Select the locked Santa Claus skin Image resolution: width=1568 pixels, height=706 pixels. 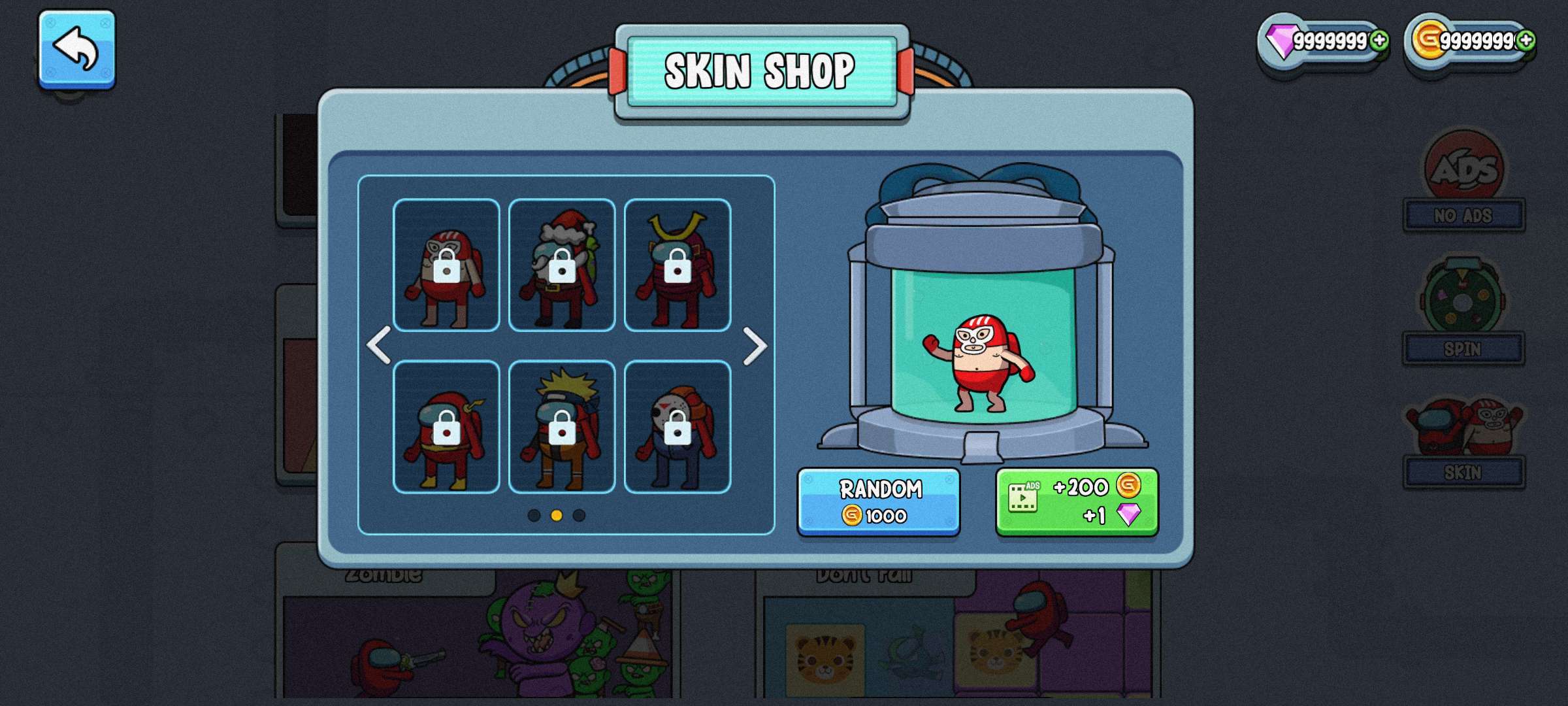tap(562, 265)
